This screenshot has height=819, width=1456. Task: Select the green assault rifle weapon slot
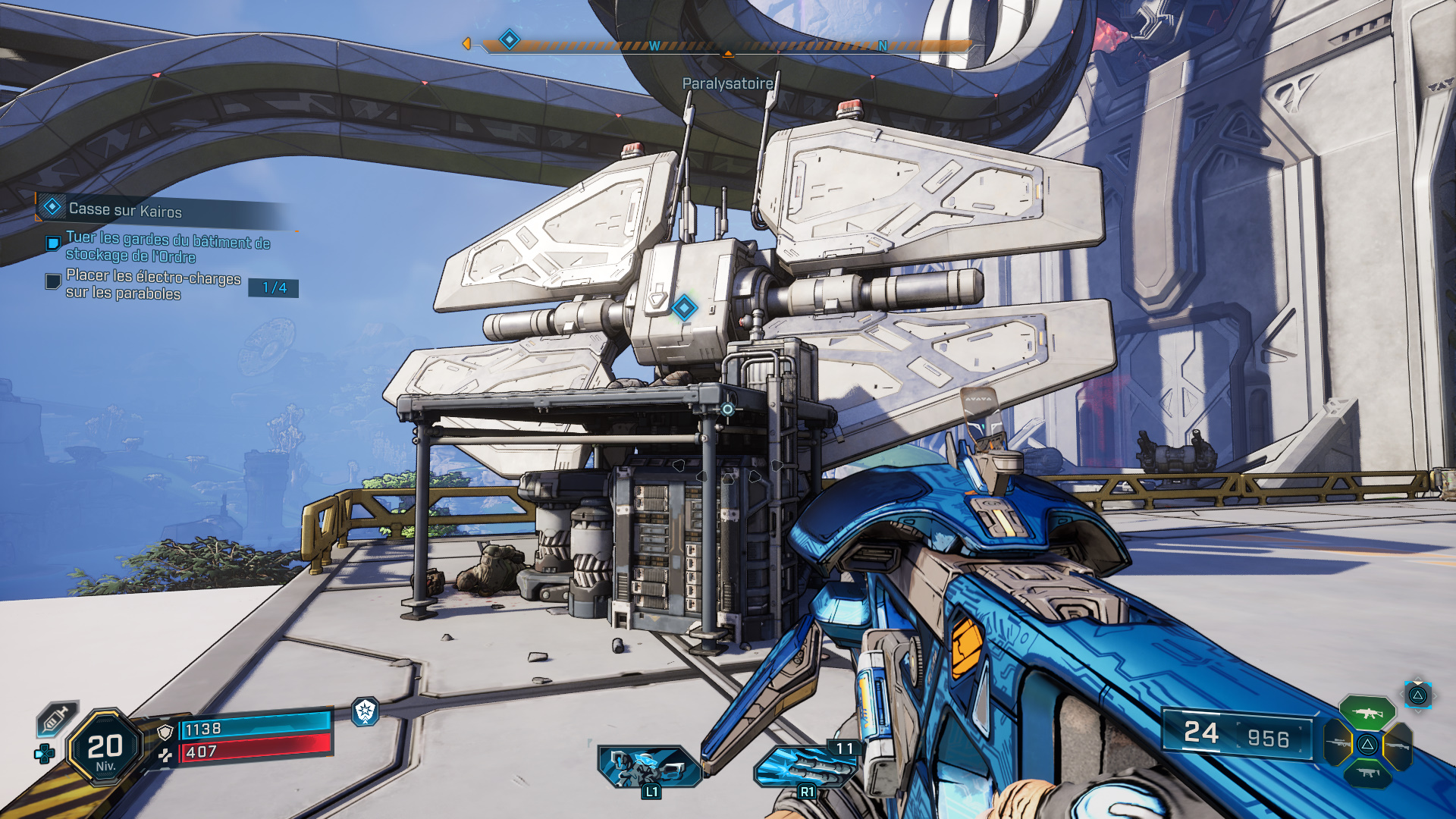tap(1367, 713)
